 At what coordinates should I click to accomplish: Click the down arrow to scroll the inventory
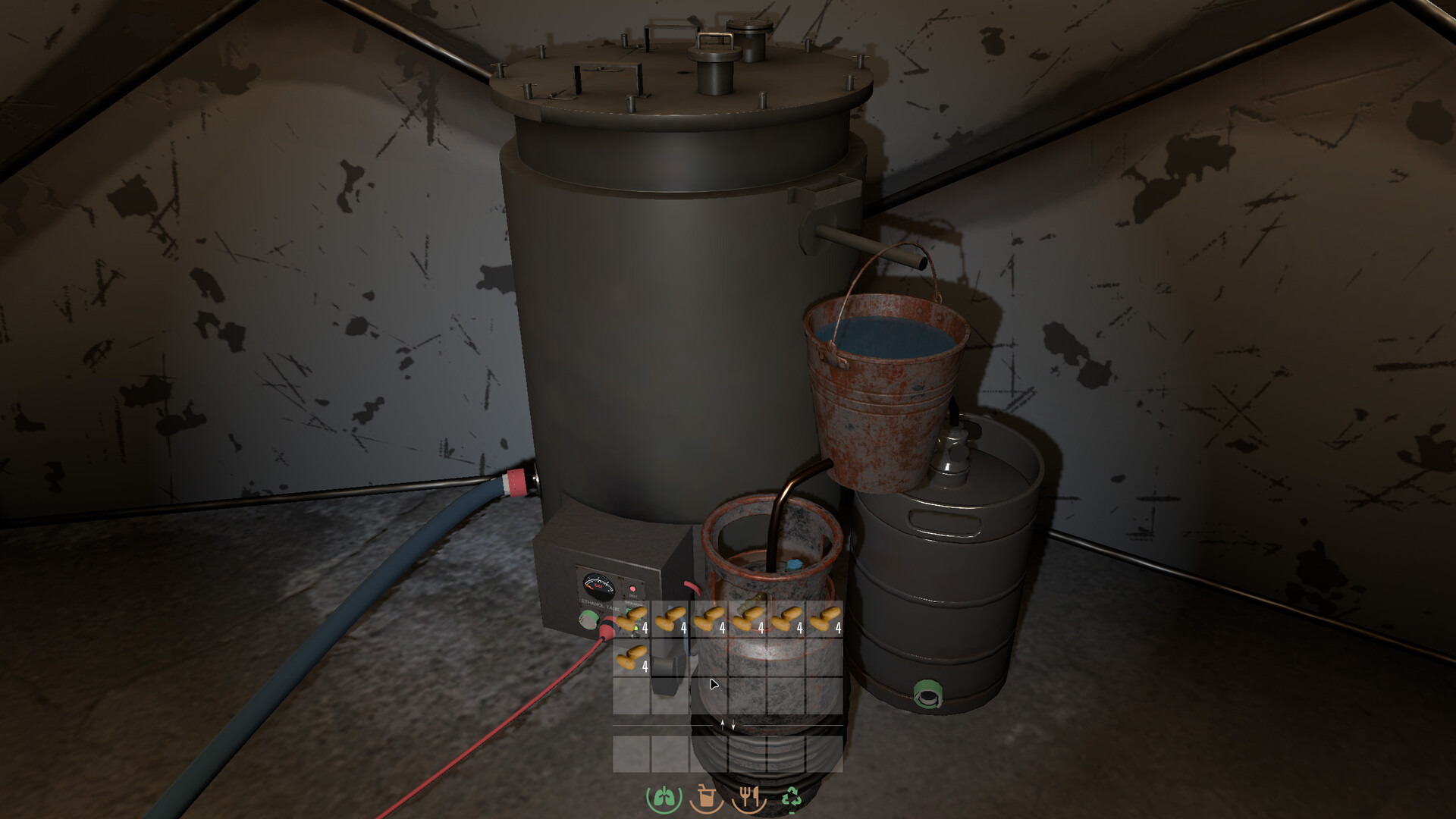coord(733,724)
